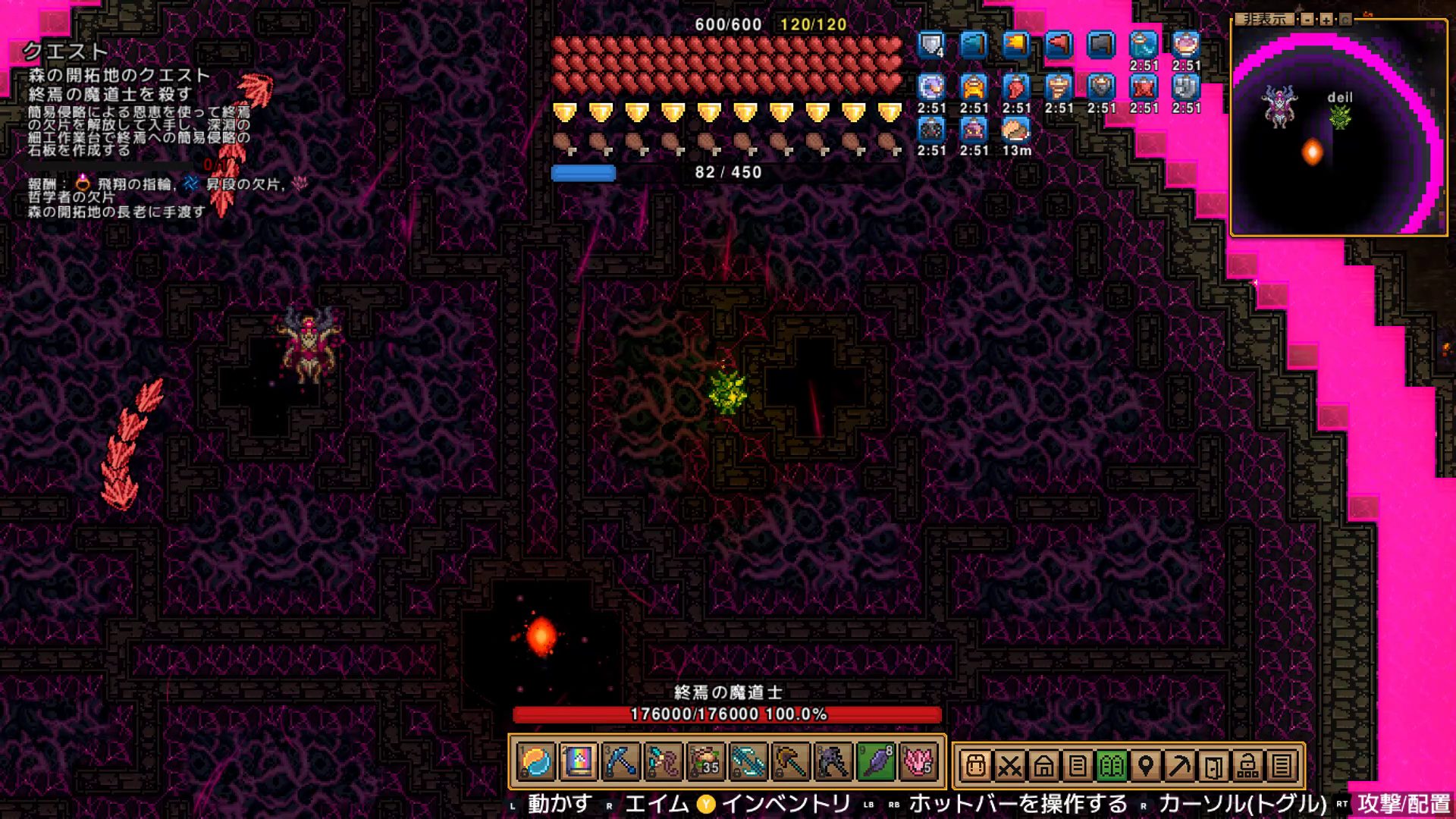The image size is (1456, 819).
Task: Select the rainbow spellbook hotbar slot
Action: pyautogui.click(x=578, y=762)
